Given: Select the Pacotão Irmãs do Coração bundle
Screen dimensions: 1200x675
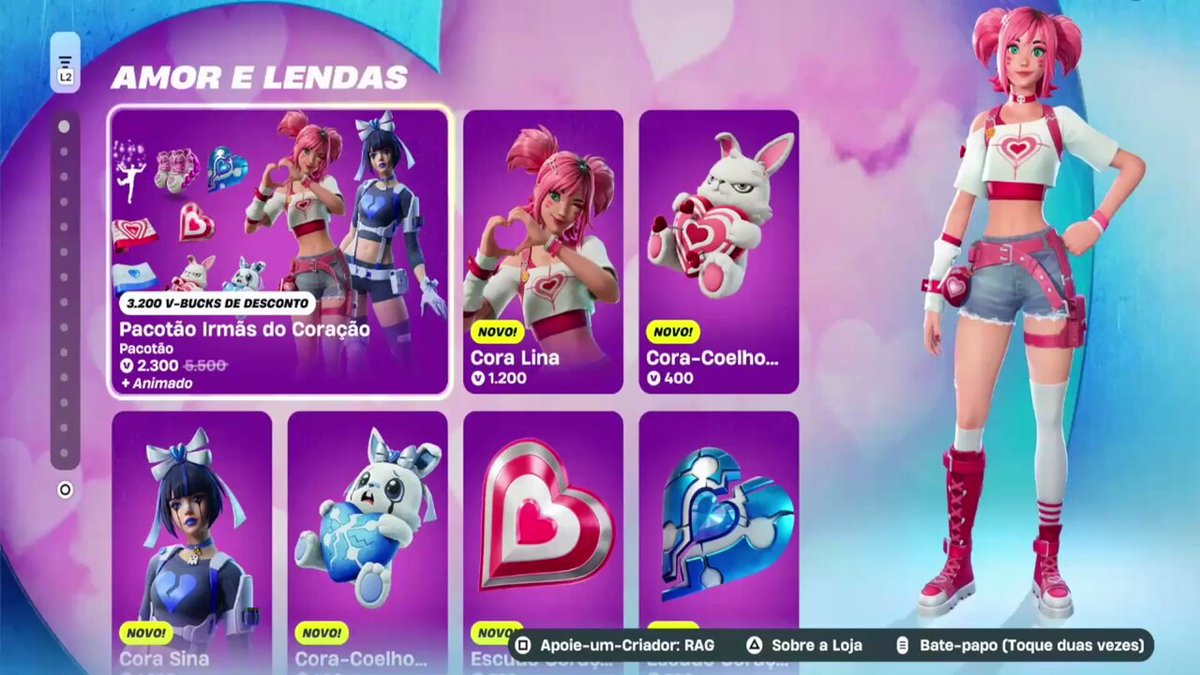Looking at the screenshot, I should click(x=279, y=252).
